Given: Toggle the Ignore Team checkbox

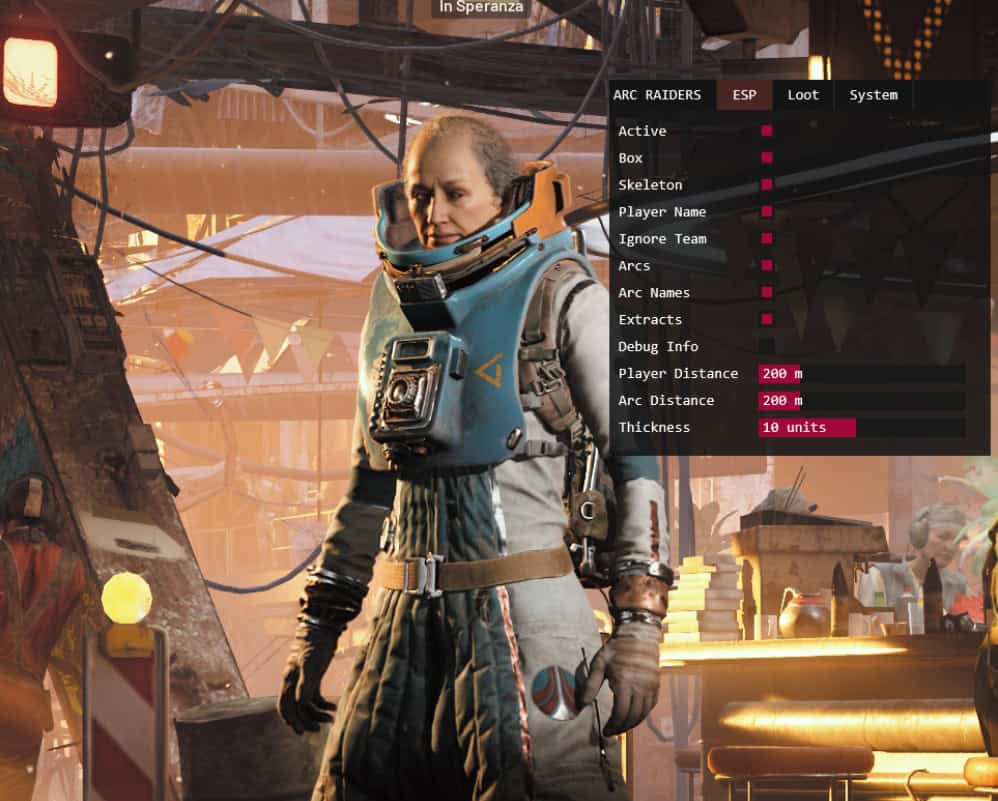Looking at the screenshot, I should pyautogui.click(x=767, y=239).
